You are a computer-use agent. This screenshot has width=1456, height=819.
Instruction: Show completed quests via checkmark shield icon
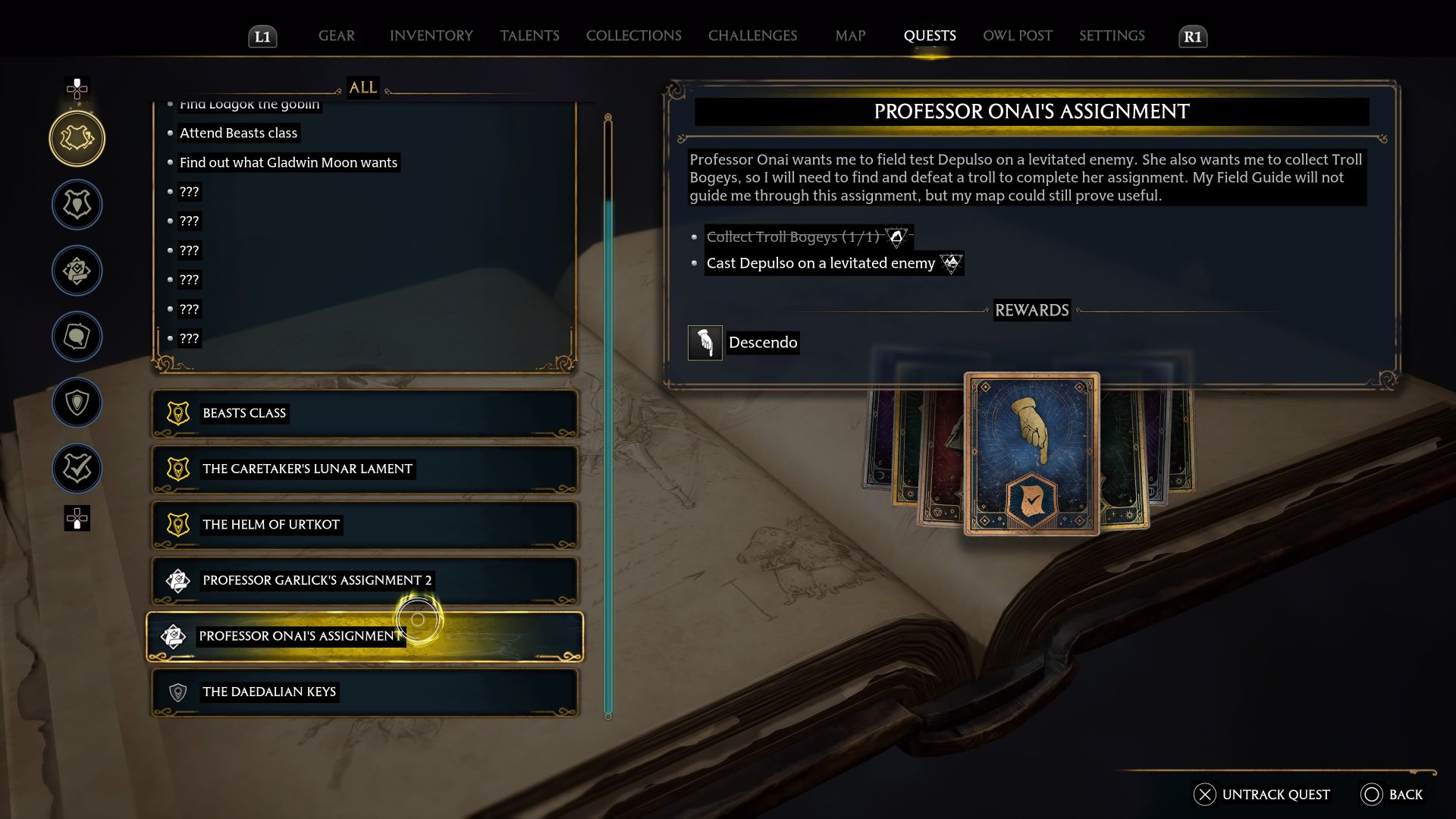77,468
